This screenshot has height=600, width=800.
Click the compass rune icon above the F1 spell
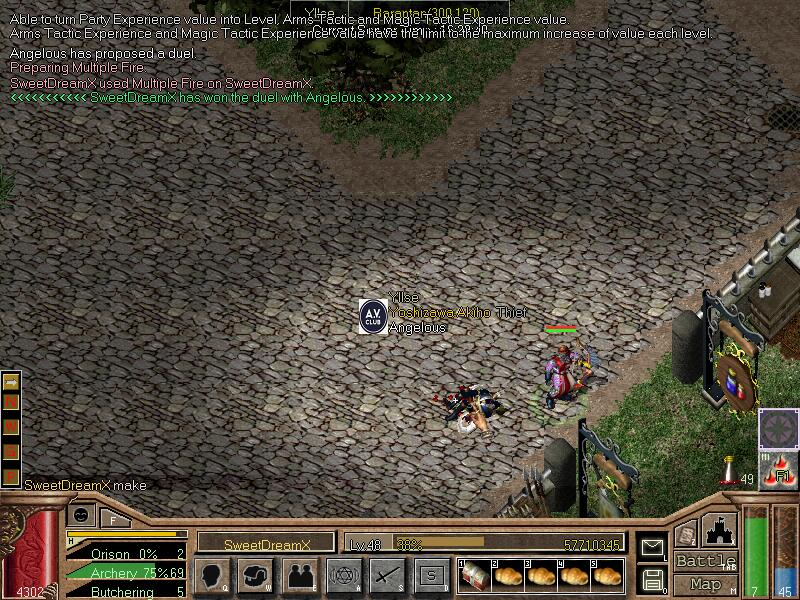[778, 428]
